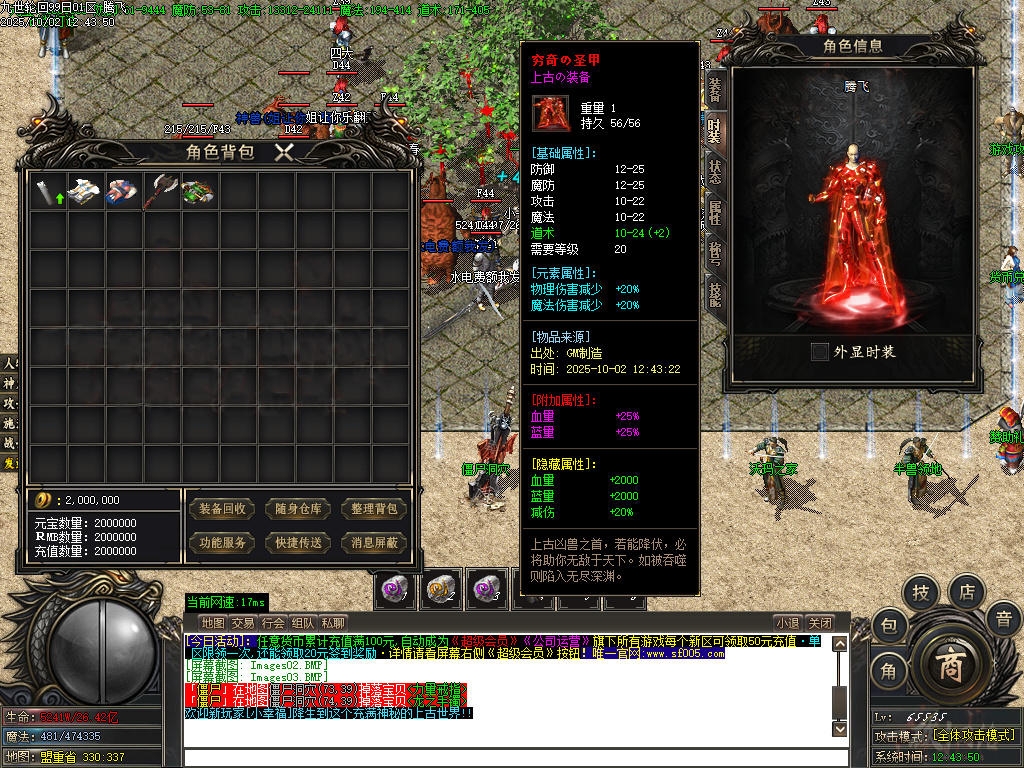Open the bag with the 包 button
The image size is (1024, 768).
[888, 627]
